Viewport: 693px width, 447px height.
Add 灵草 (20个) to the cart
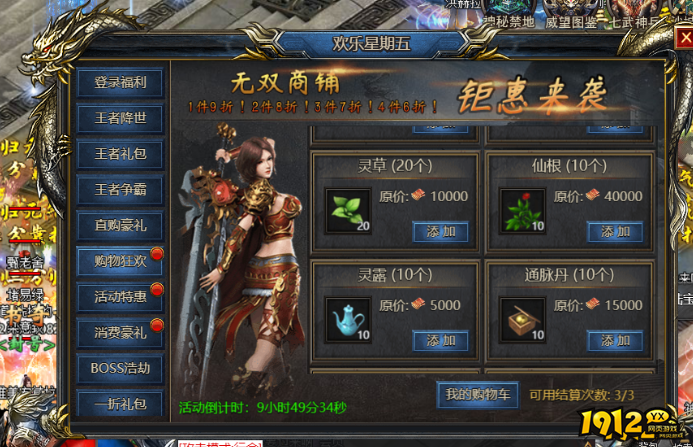point(440,231)
